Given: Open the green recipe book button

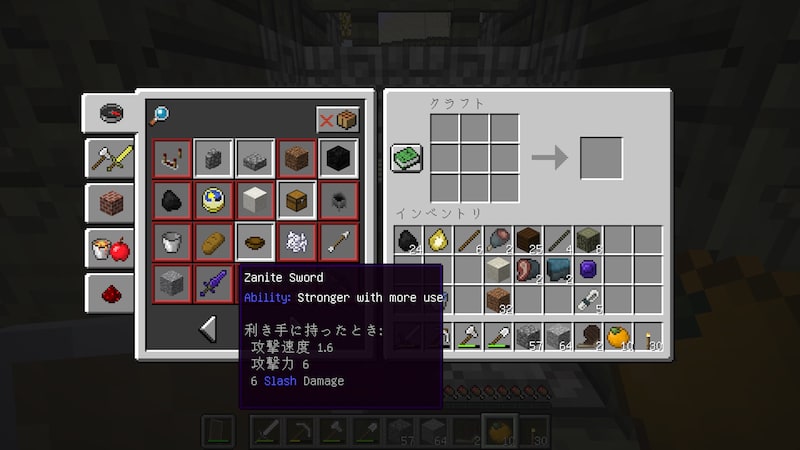Looking at the screenshot, I should point(406,158).
